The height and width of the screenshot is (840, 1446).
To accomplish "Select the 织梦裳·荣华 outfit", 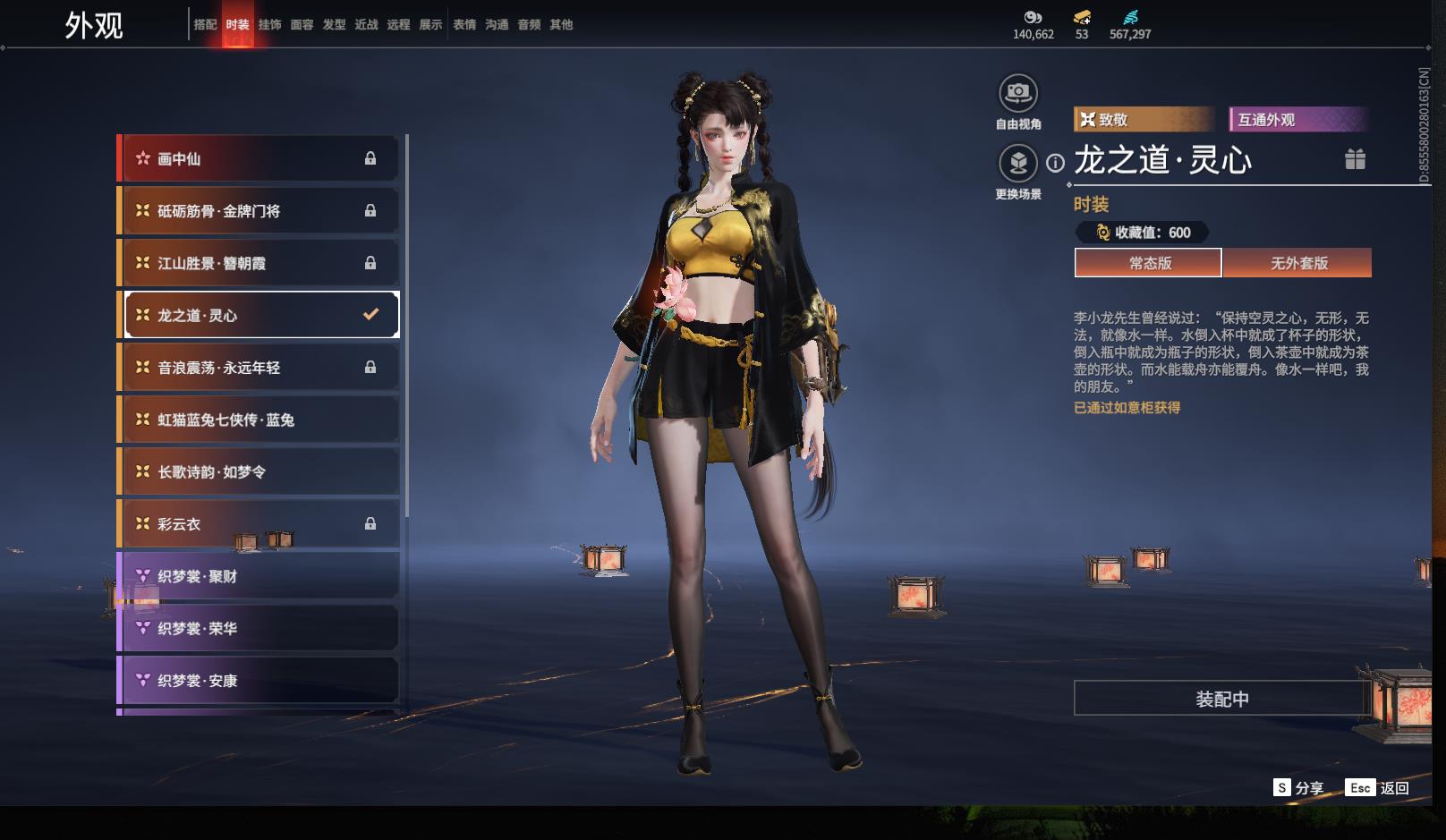I will click(x=259, y=629).
